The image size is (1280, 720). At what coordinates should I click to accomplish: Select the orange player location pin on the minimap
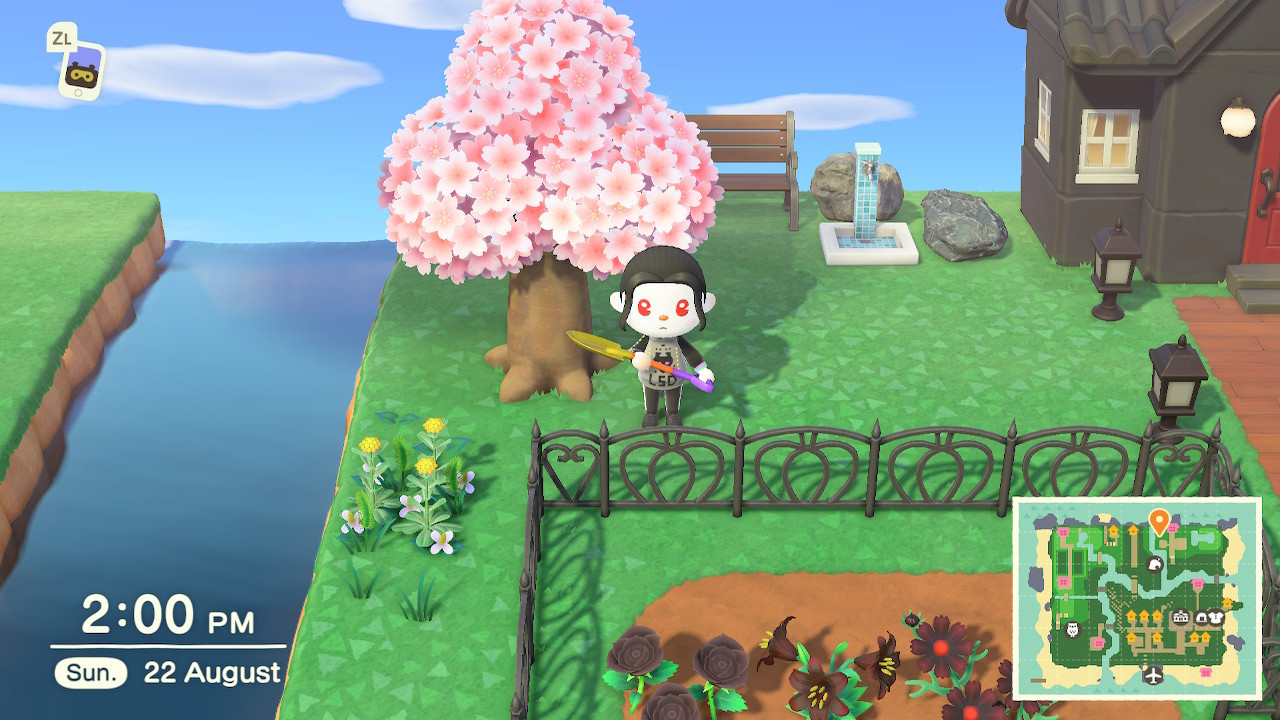point(1158,518)
